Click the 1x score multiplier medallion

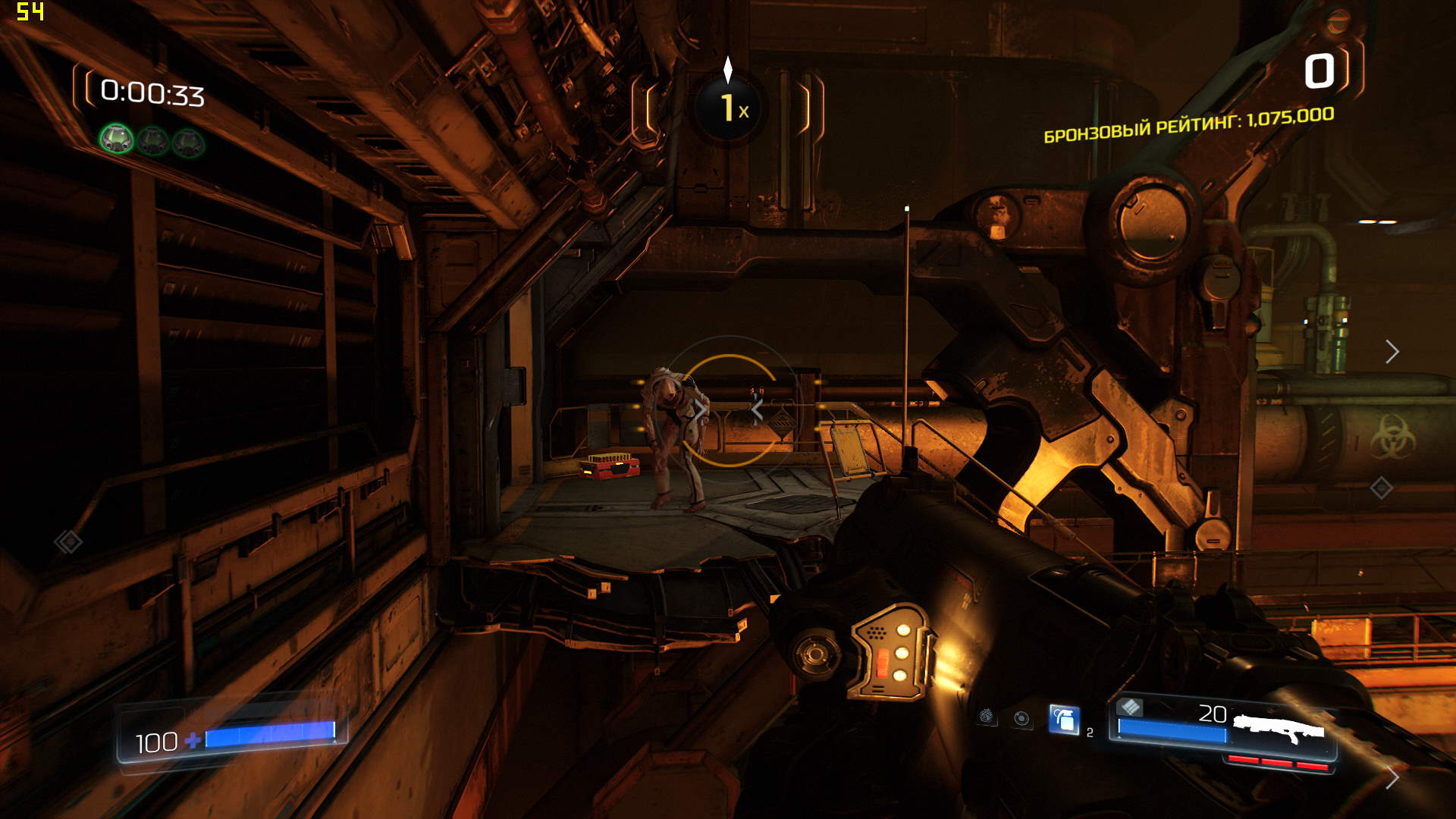(x=729, y=108)
